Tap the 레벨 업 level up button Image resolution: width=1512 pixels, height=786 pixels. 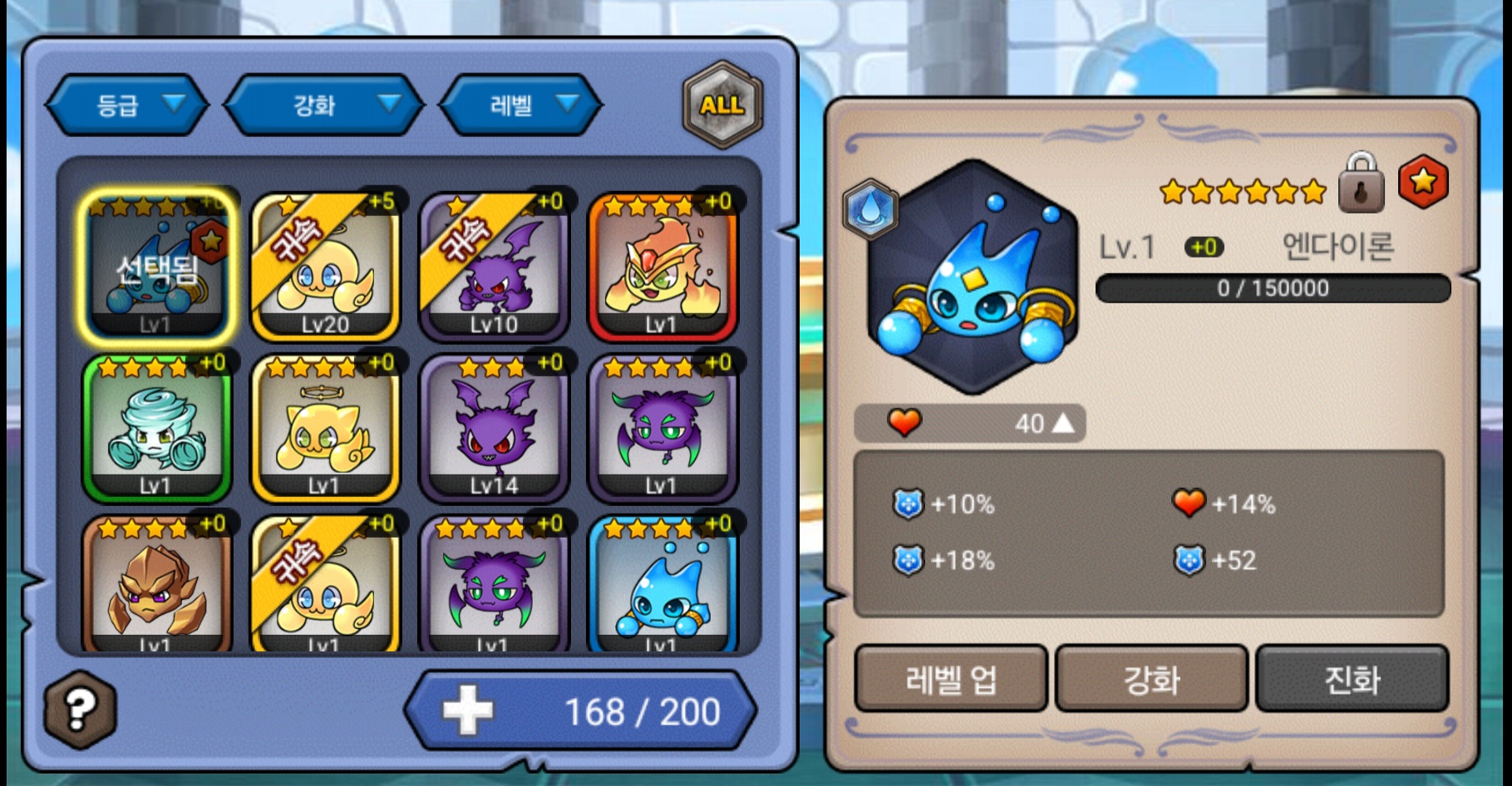click(x=950, y=679)
